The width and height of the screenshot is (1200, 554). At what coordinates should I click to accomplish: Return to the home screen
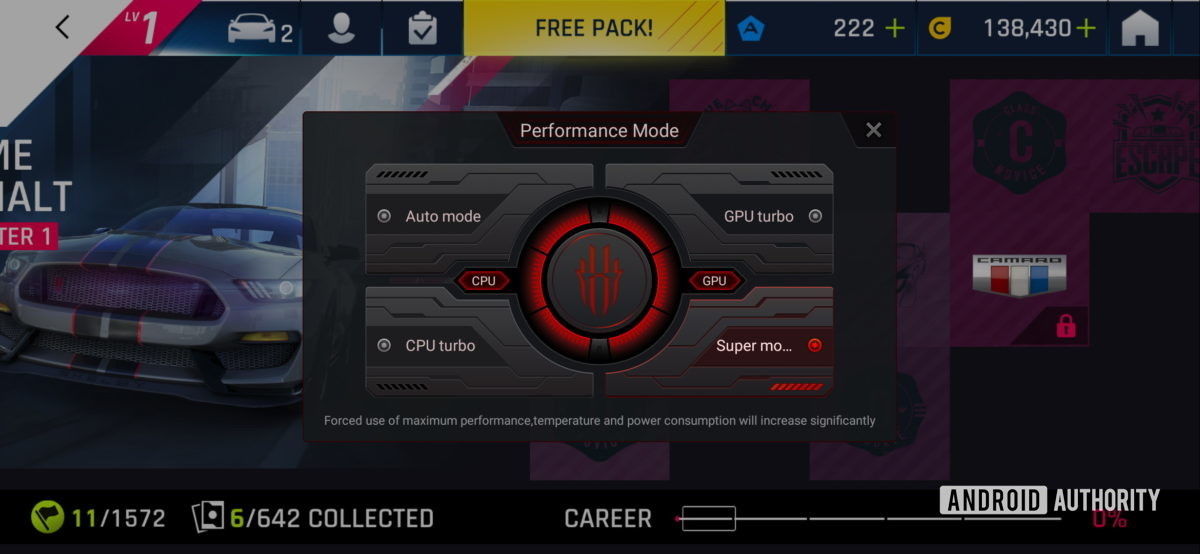(x=1139, y=28)
